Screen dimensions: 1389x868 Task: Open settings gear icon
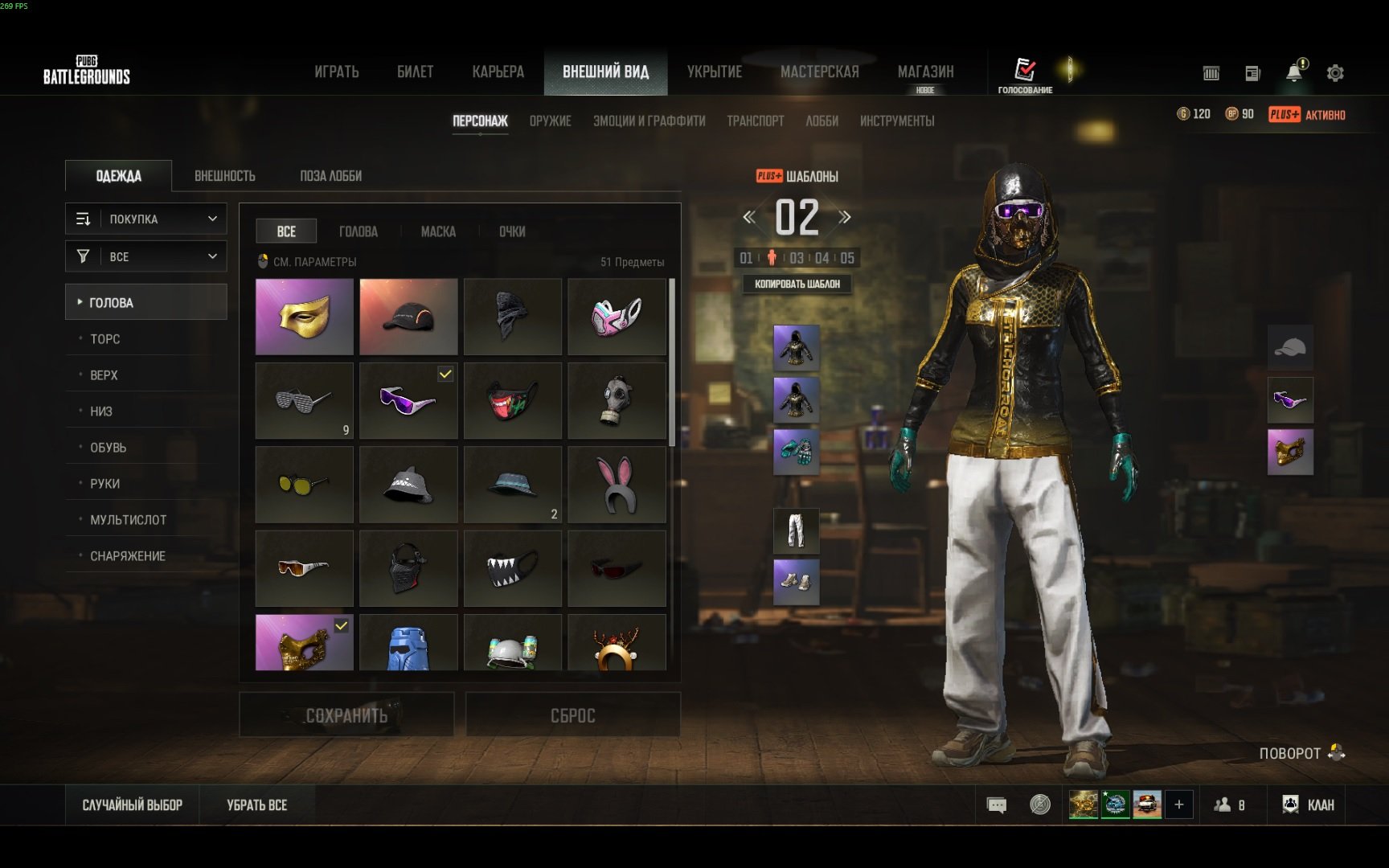click(1335, 73)
